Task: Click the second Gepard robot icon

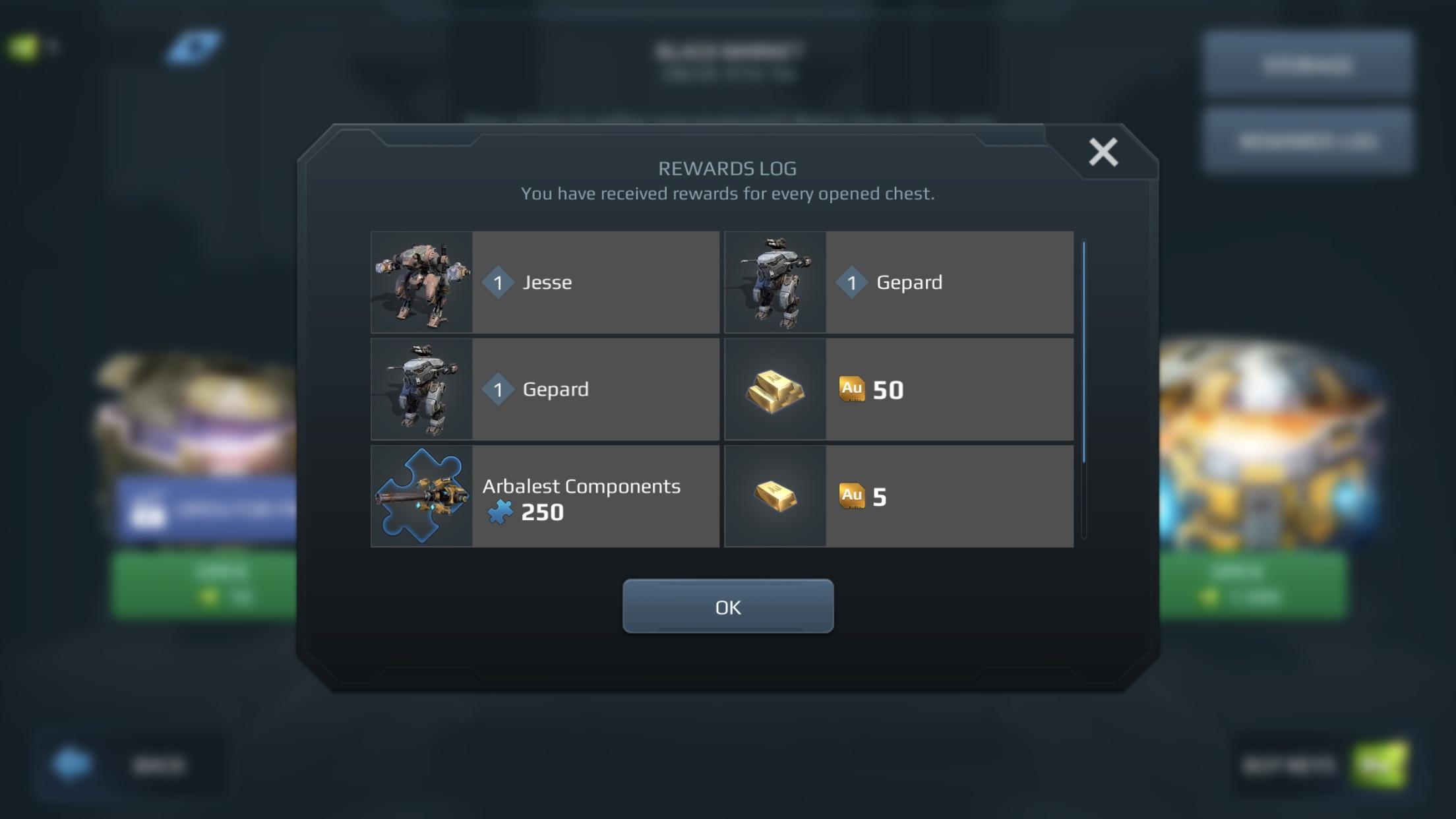Action: click(422, 389)
